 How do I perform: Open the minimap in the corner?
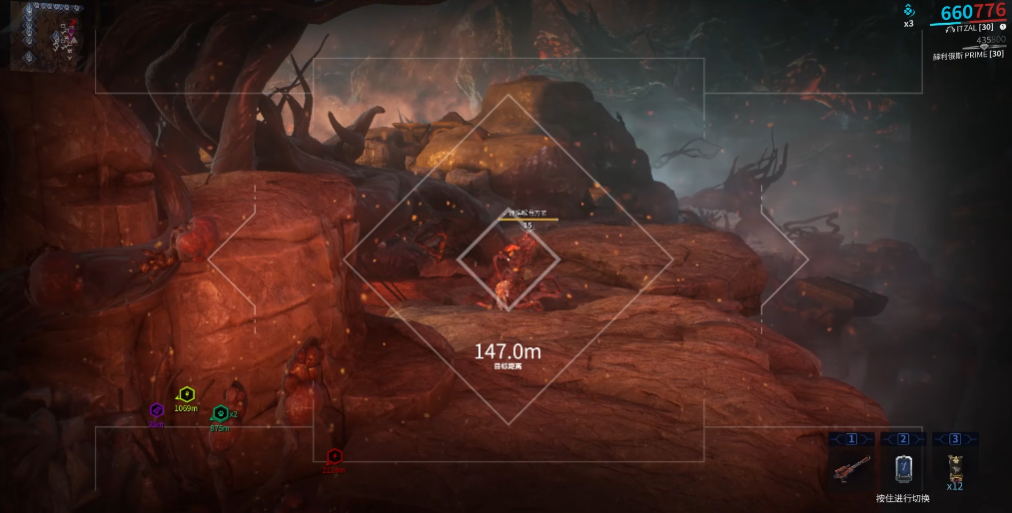tap(47, 36)
